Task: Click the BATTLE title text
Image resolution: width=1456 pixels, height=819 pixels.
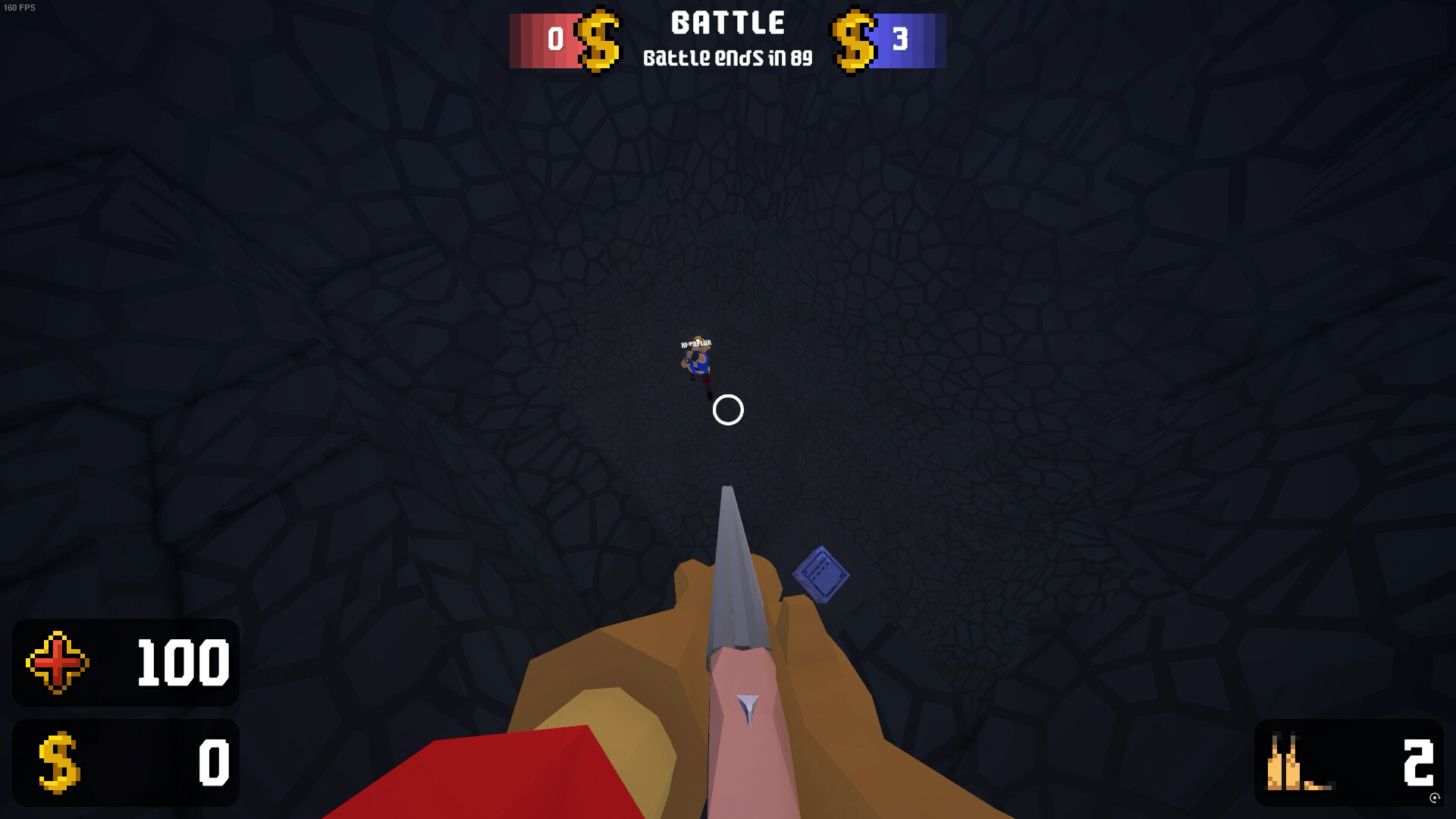Action: click(727, 23)
